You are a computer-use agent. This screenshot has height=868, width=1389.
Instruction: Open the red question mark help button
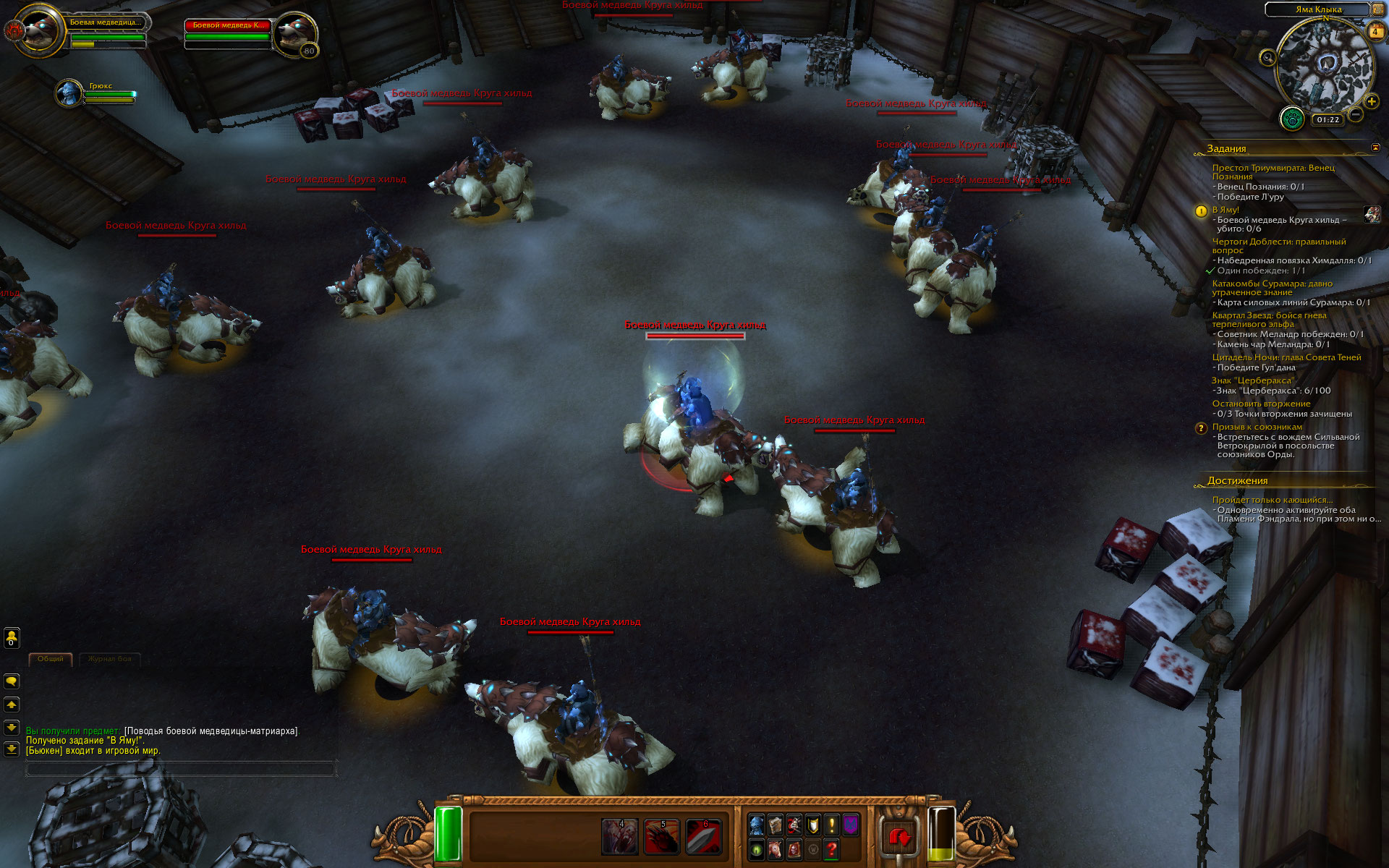point(832,849)
